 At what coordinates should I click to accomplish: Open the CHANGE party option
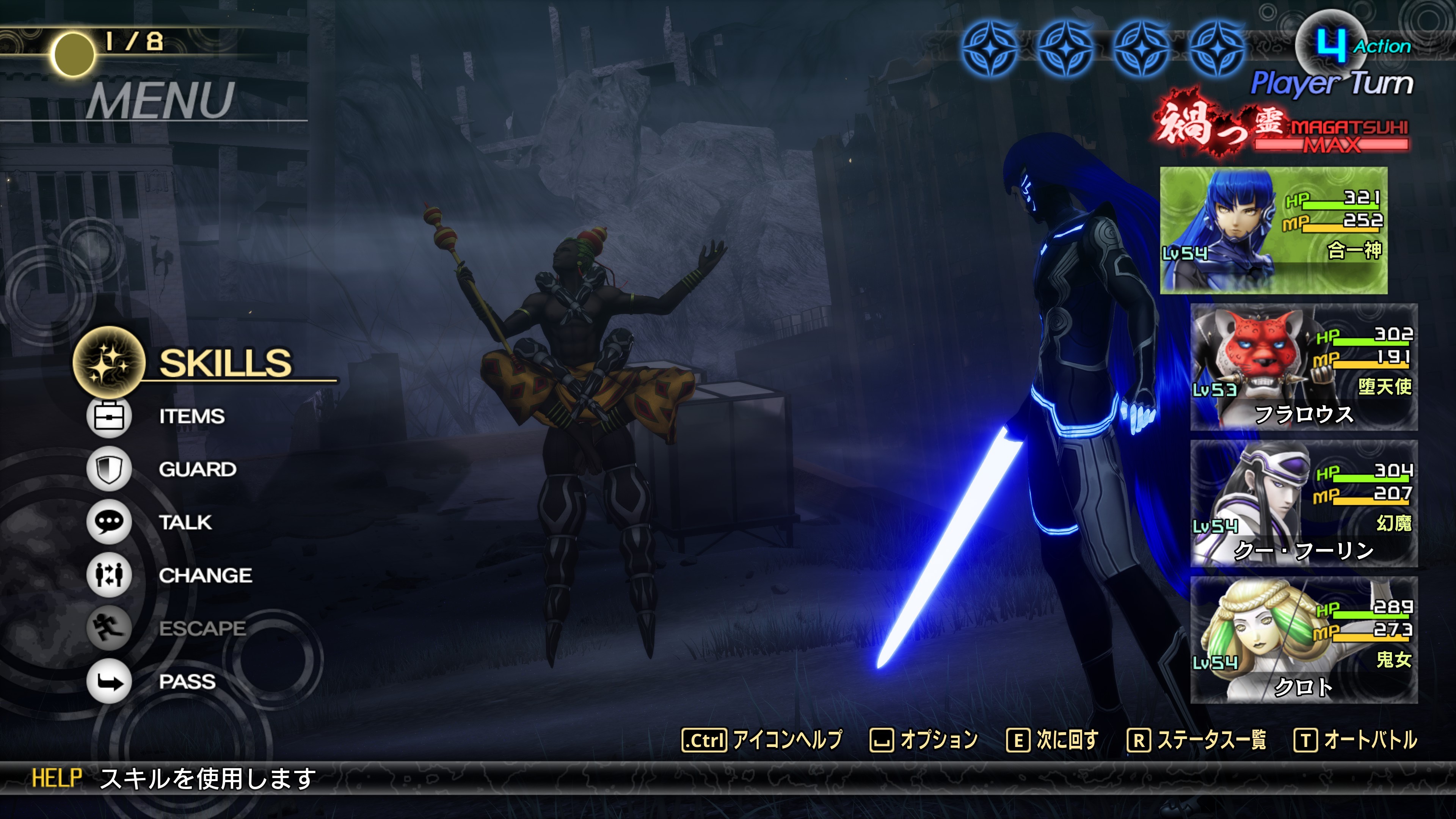(x=205, y=576)
